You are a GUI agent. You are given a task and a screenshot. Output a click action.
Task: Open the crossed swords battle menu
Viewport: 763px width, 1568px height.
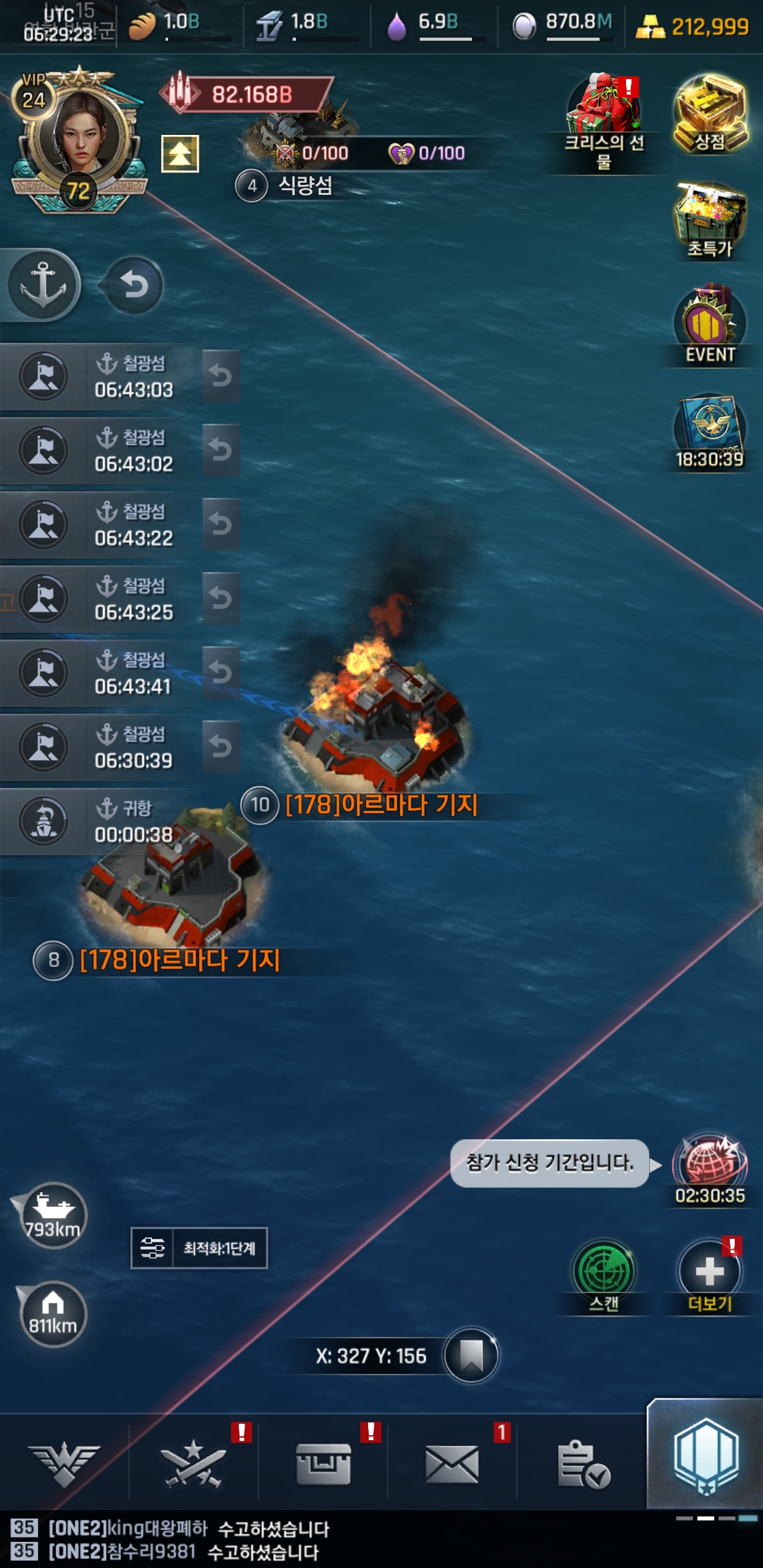coord(194,1463)
